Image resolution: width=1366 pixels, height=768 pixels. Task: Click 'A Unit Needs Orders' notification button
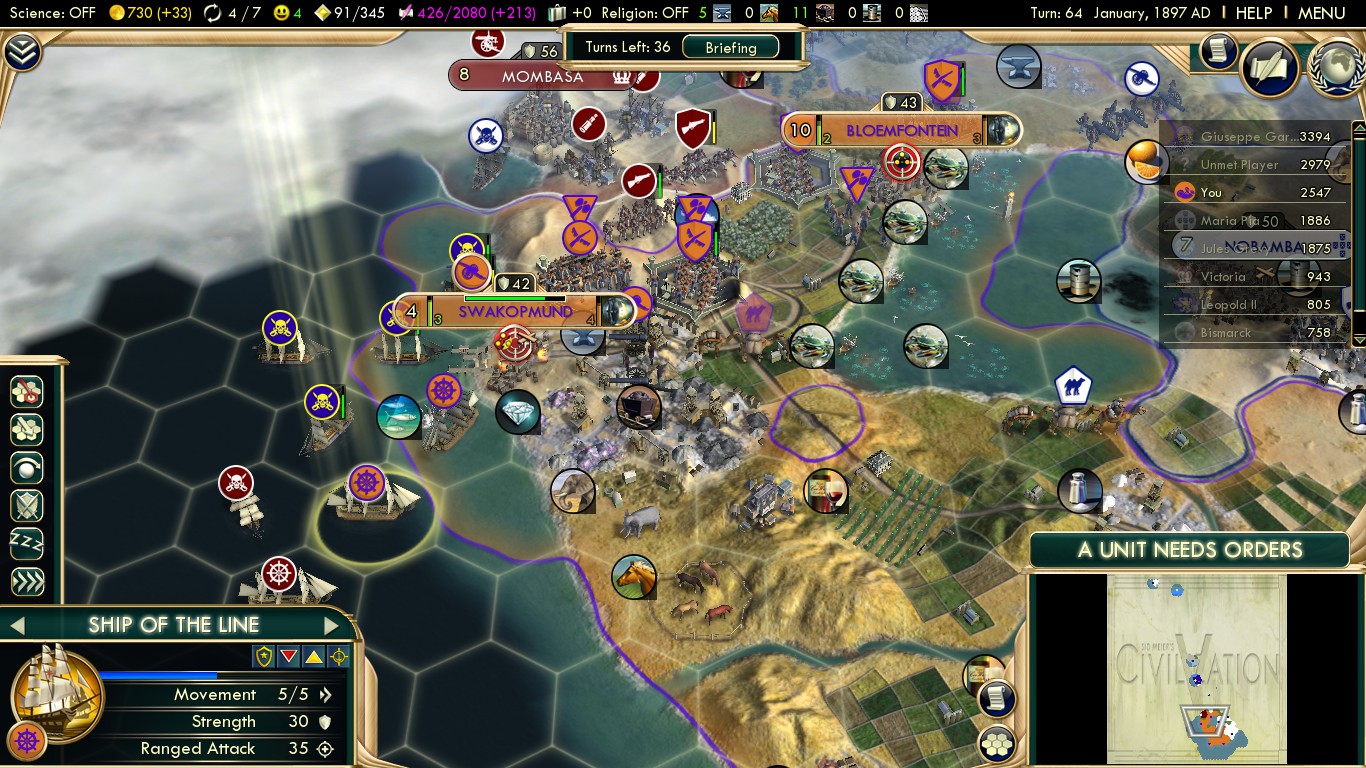coord(1190,550)
